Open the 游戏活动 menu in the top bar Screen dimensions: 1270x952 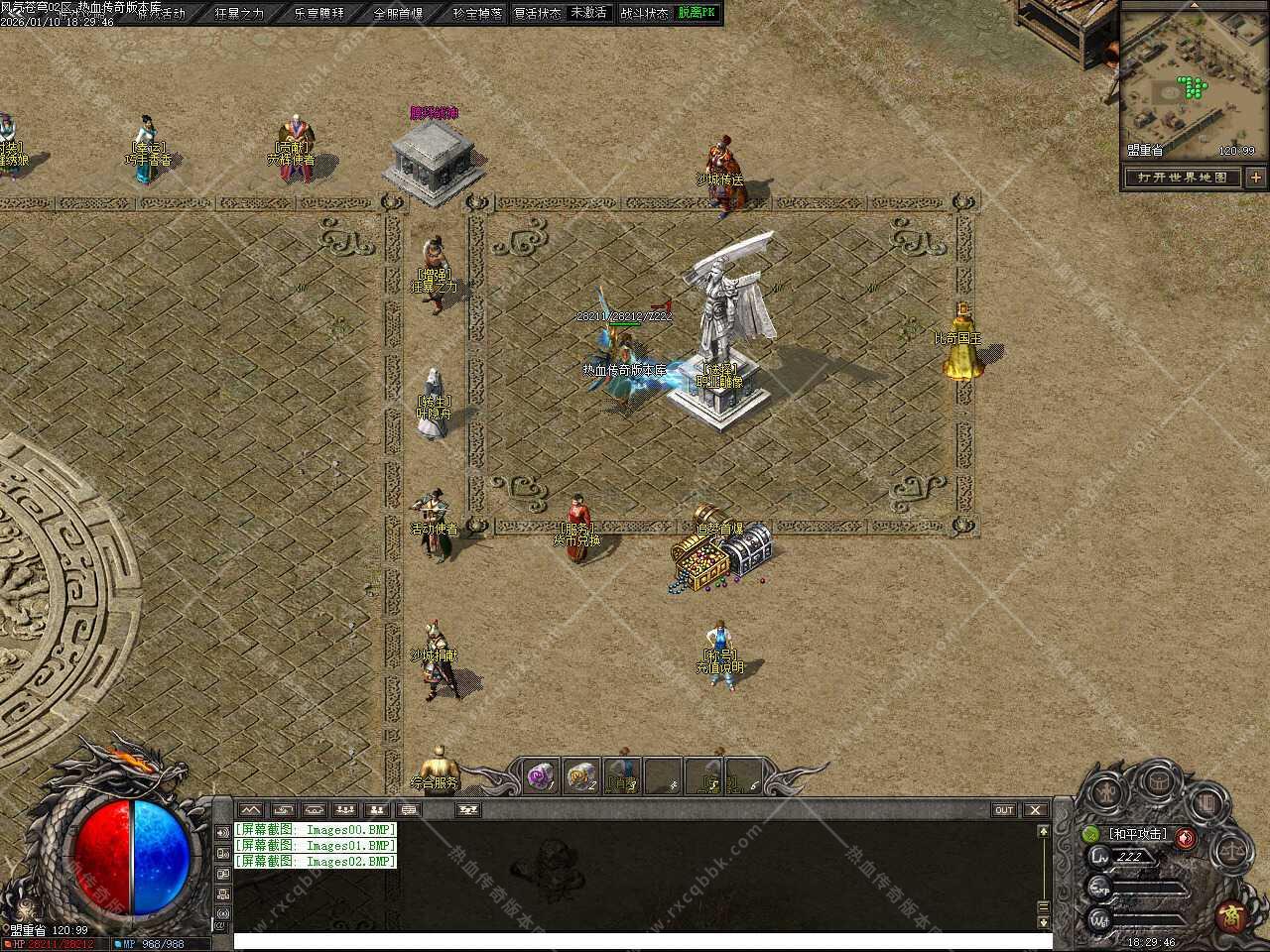pos(160,14)
